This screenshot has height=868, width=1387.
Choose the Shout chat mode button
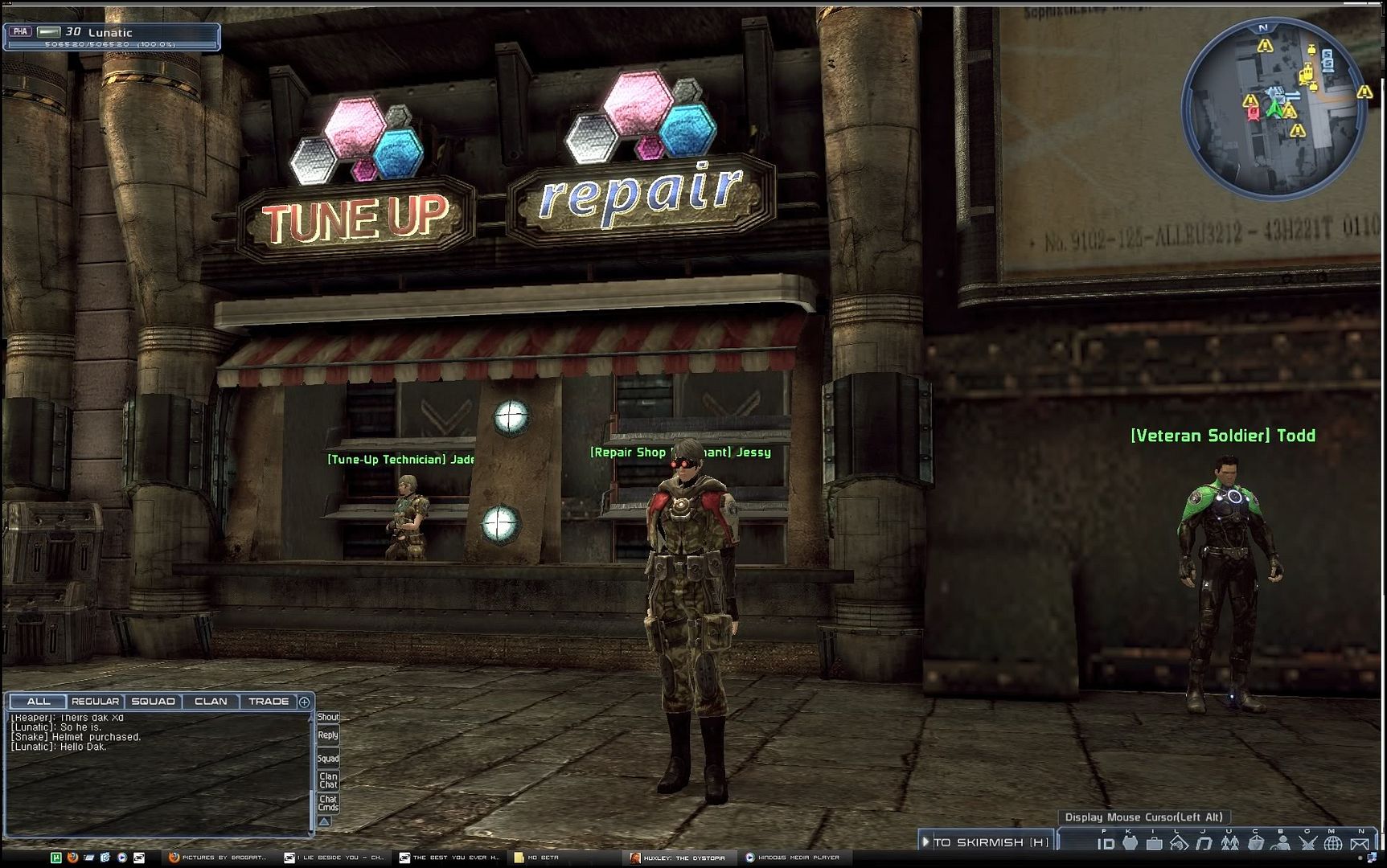[328, 717]
